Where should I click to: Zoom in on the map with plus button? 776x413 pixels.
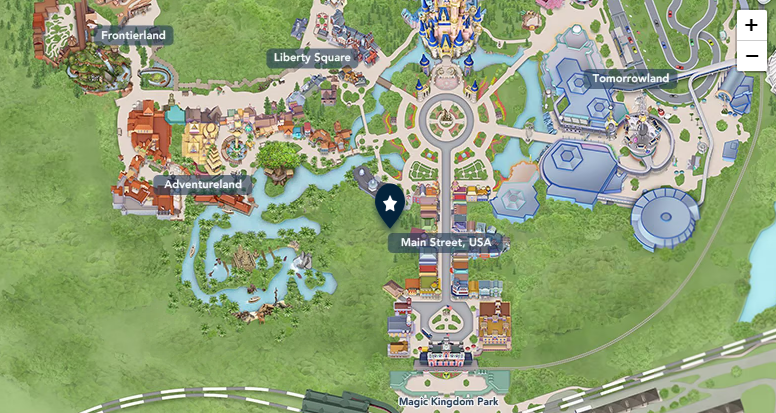click(x=751, y=25)
